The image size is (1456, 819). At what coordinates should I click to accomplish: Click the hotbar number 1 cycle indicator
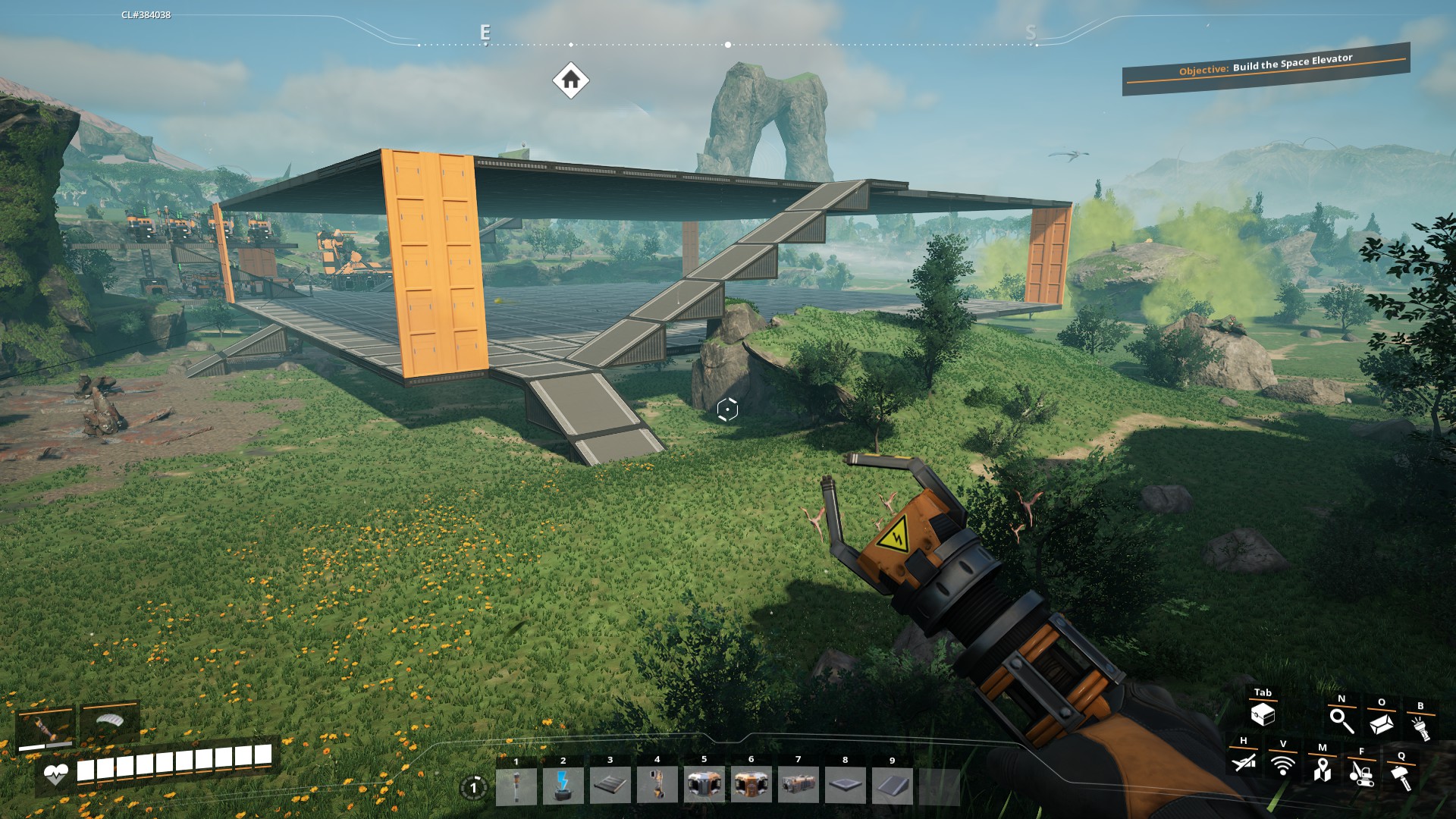tap(474, 787)
